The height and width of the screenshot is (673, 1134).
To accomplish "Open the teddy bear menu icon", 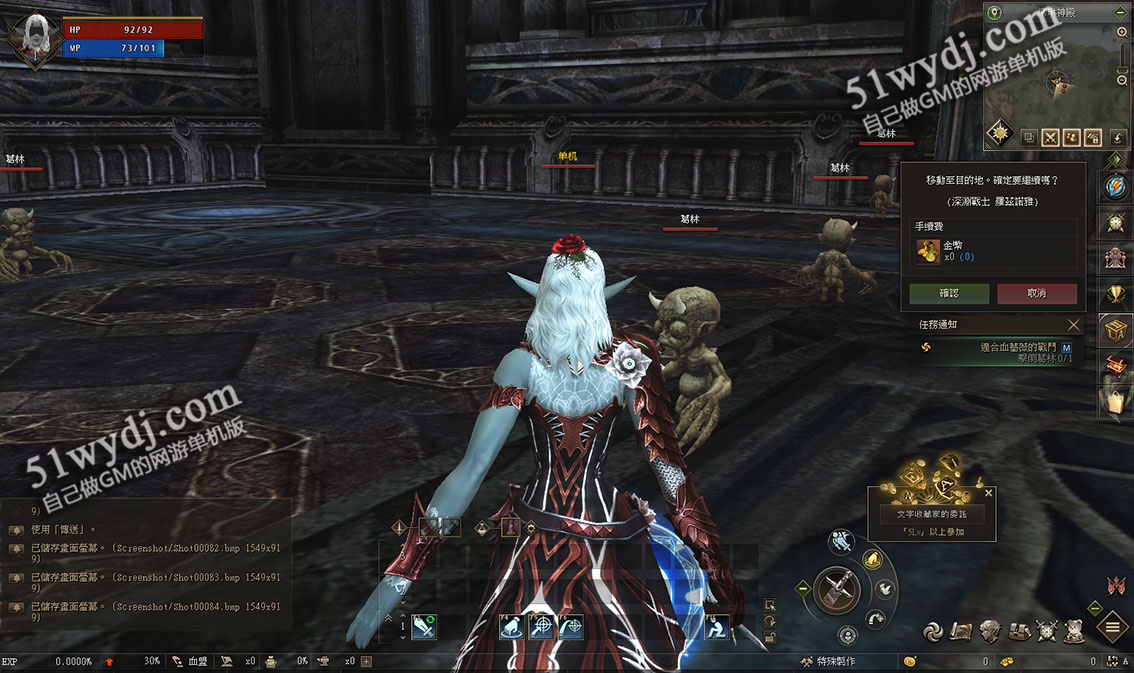I will pyautogui.click(x=1075, y=630).
